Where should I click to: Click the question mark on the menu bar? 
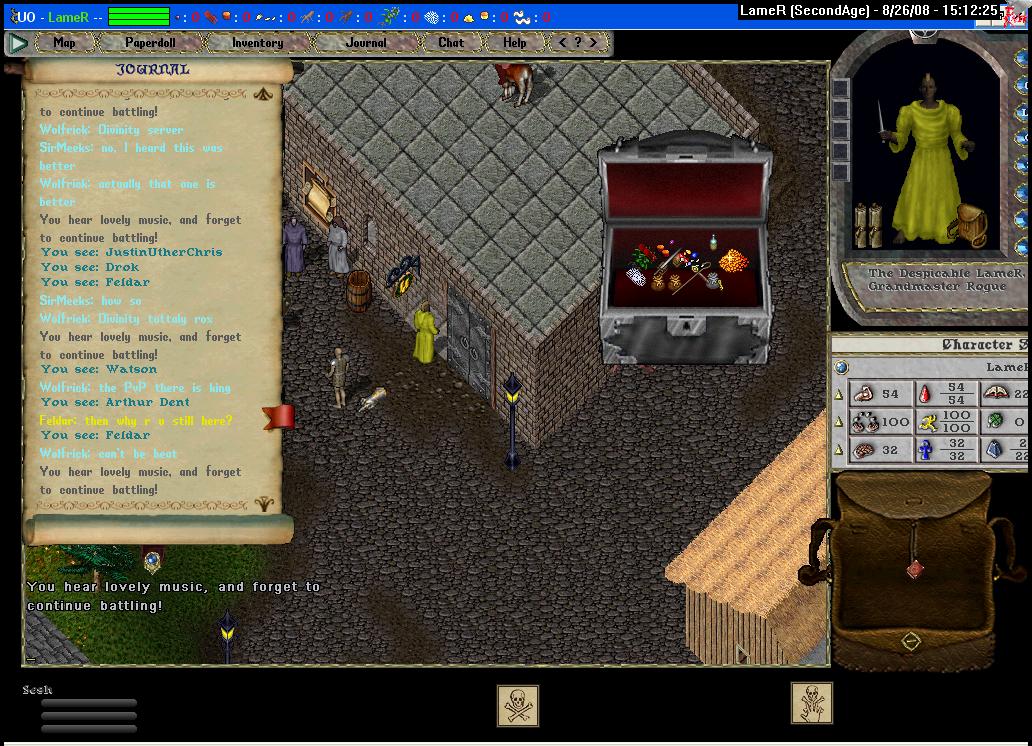578,43
